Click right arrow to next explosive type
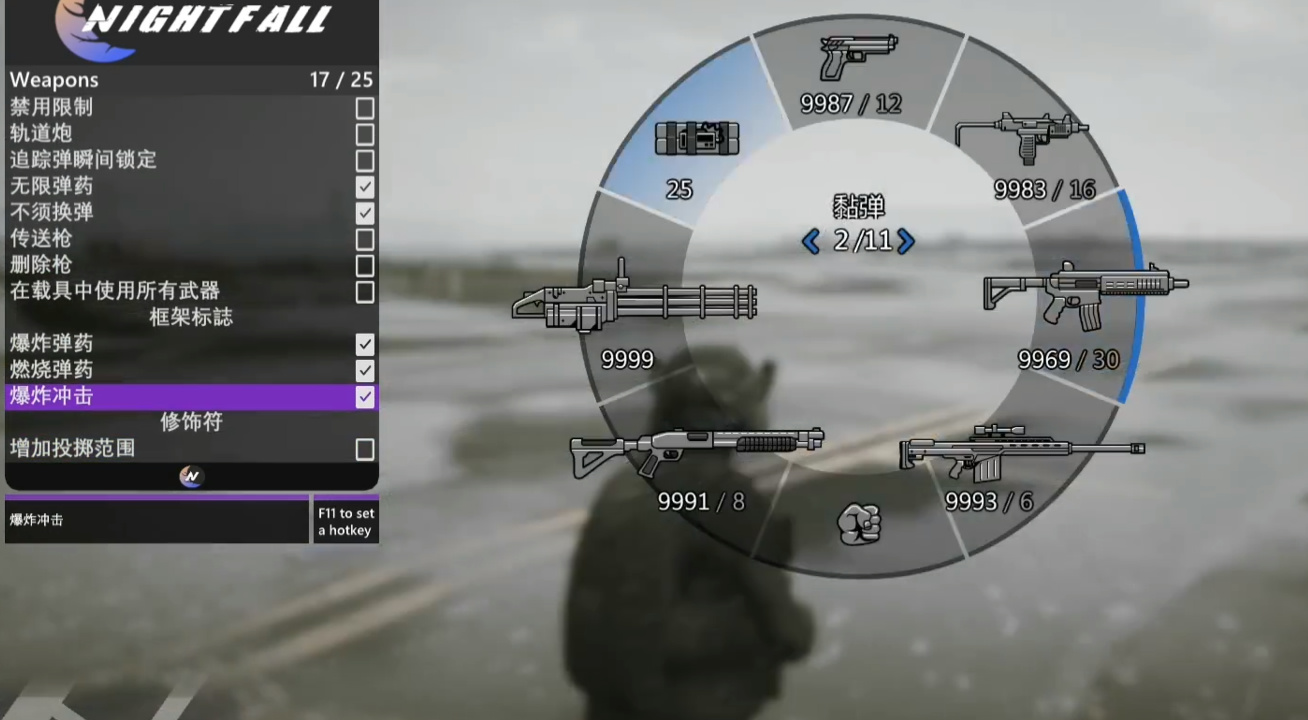 tap(908, 241)
